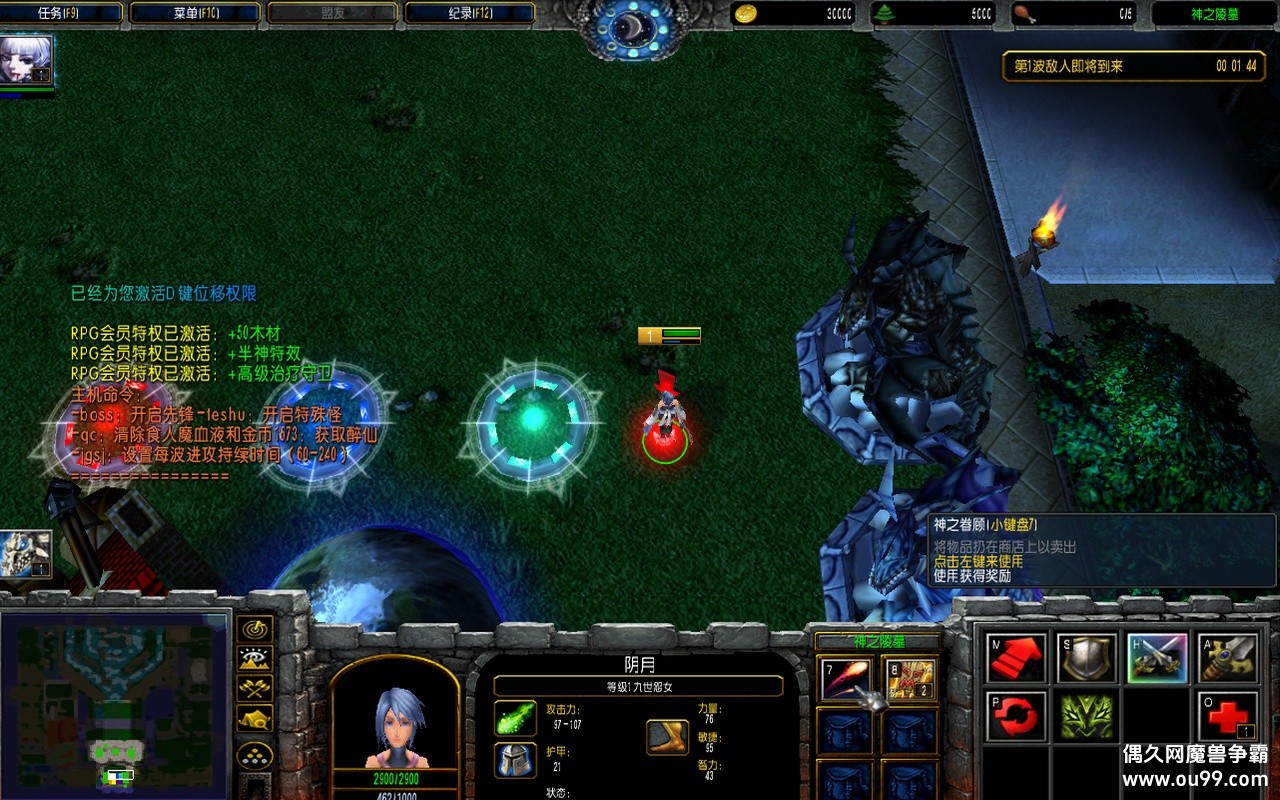This screenshot has height=800, width=1280.
Task: Open the 纪录 (F12) log menu
Action: pyautogui.click(x=467, y=13)
